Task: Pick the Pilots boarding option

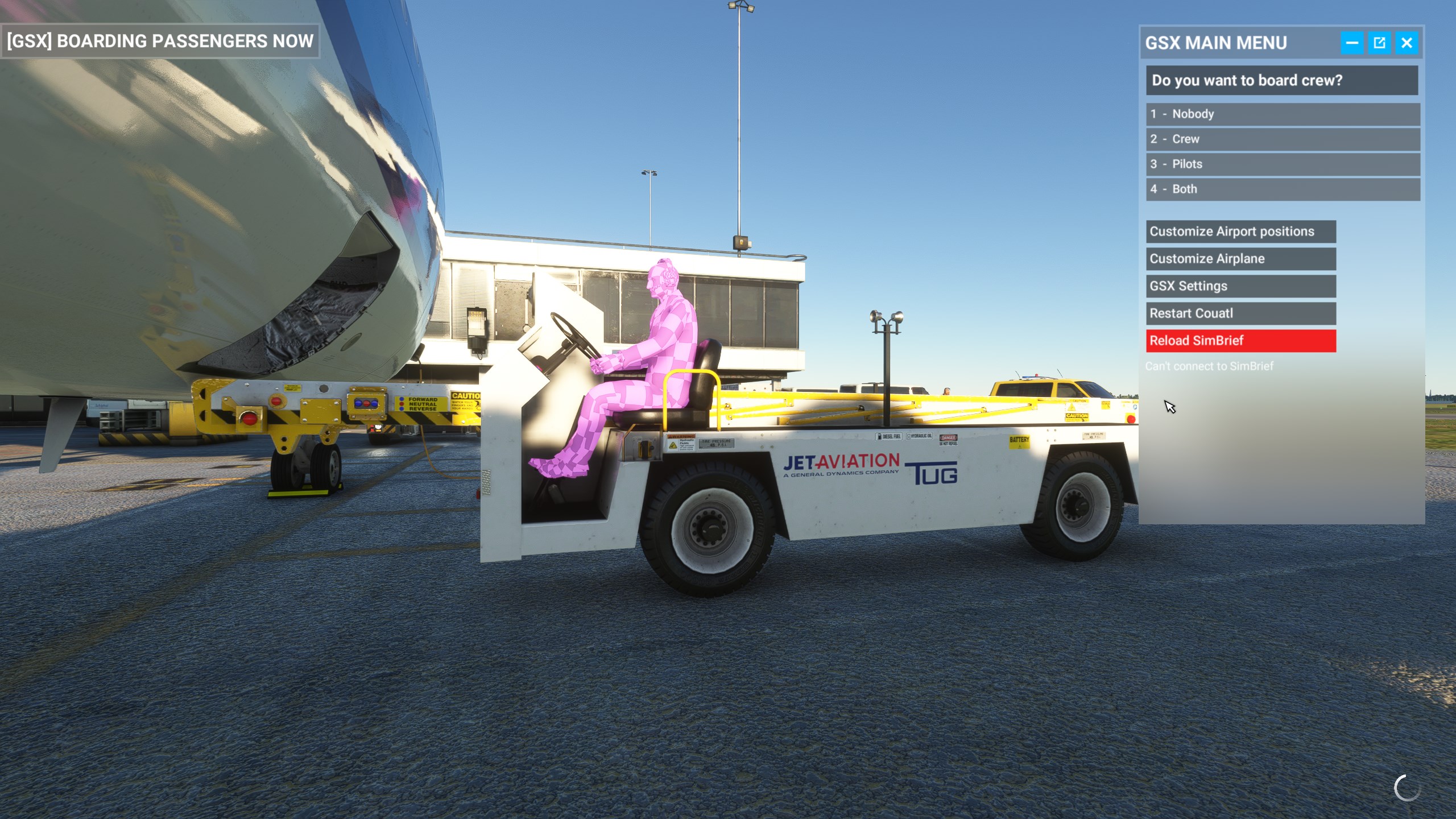Action: click(x=1282, y=164)
